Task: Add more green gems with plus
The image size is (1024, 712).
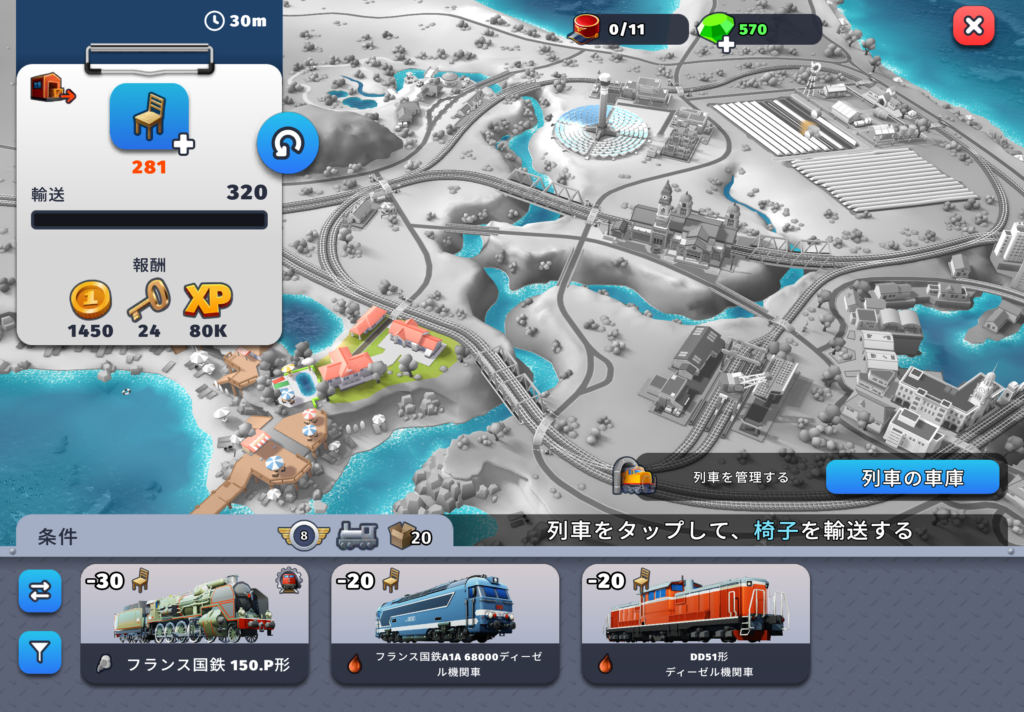Action: tap(726, 44)
